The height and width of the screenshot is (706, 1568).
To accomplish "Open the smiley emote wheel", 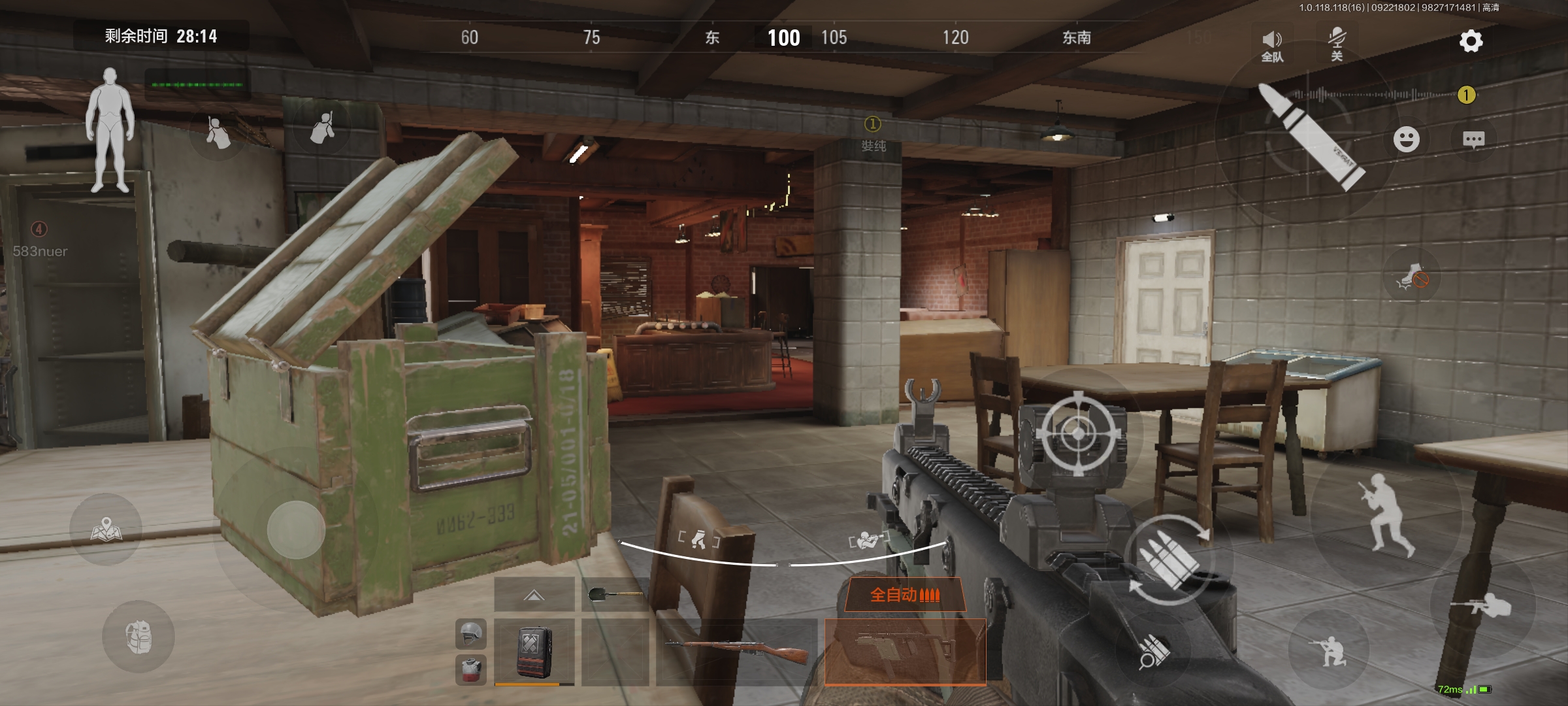I will pyautogui.click(x=1406, y=139).
